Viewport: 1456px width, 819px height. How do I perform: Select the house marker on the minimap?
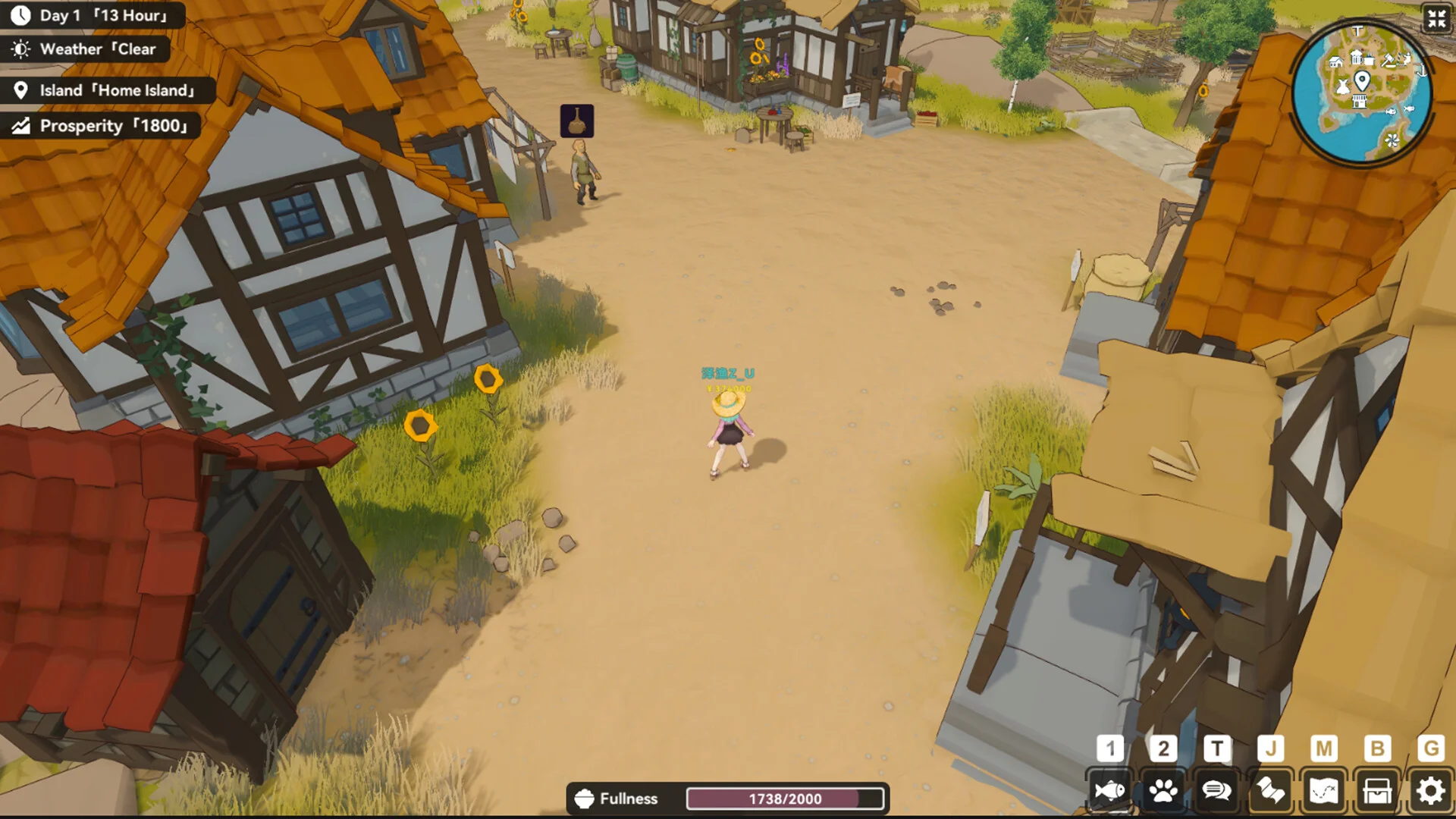(x=1336, y=62)
